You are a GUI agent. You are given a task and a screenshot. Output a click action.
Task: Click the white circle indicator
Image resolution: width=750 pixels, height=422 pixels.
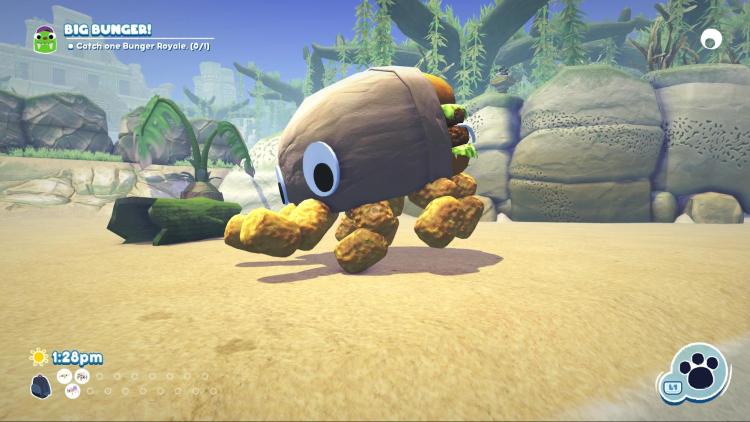711,39
